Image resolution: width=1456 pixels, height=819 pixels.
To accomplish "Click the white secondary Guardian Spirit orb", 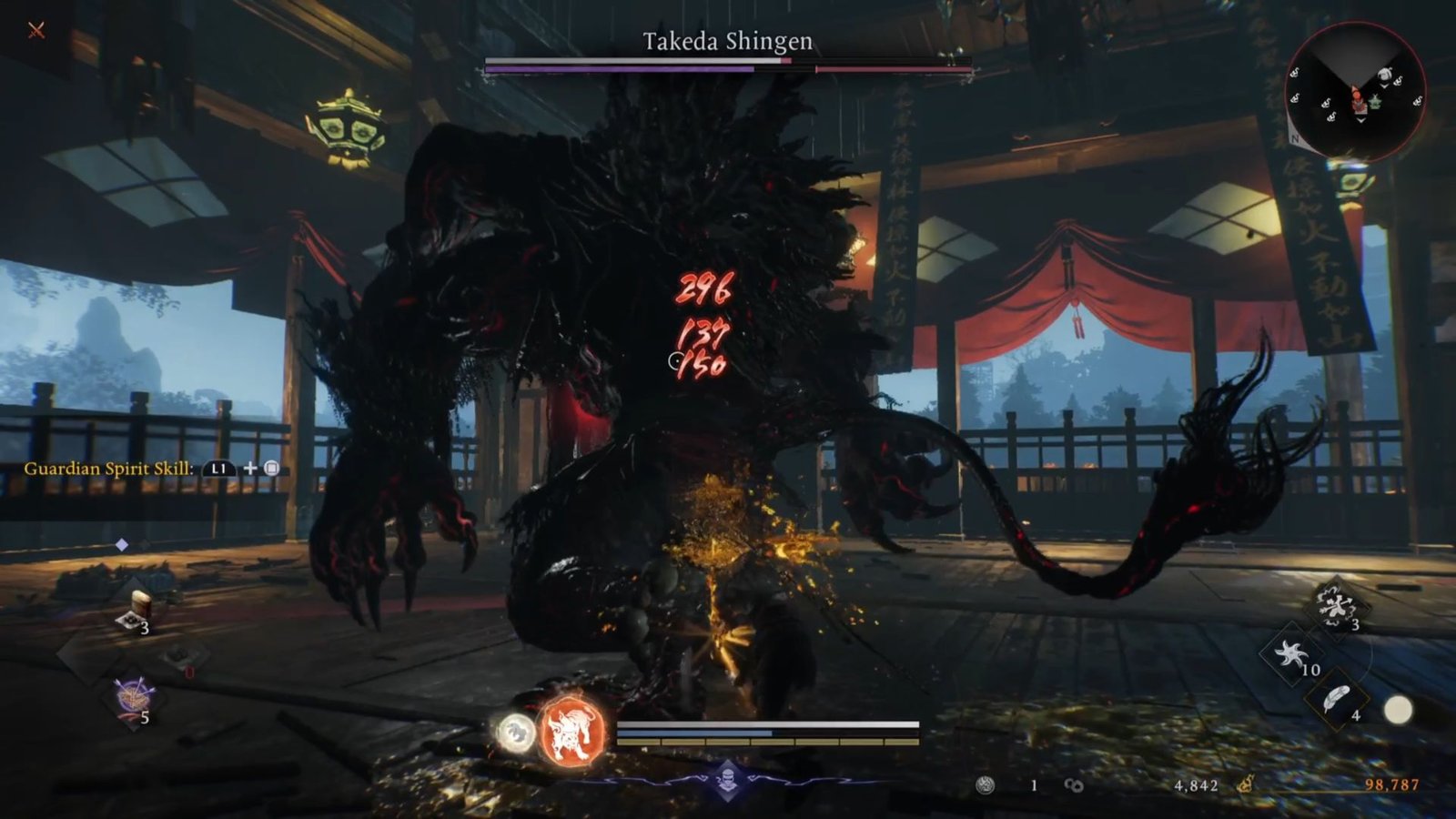I will tap(515, 733).
